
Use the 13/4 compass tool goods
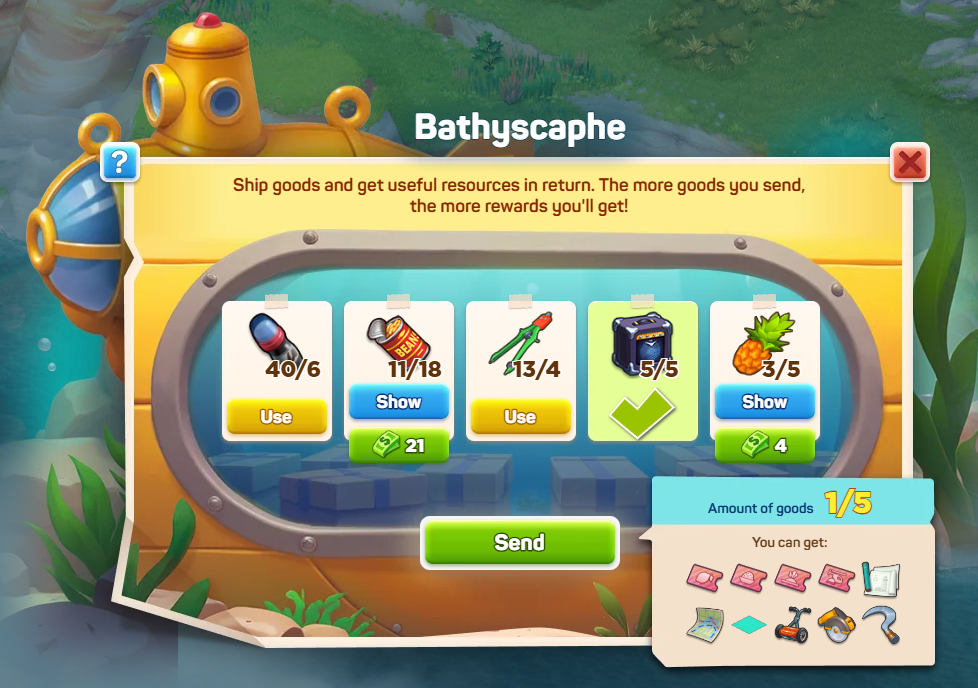click(x=520, y=417)
